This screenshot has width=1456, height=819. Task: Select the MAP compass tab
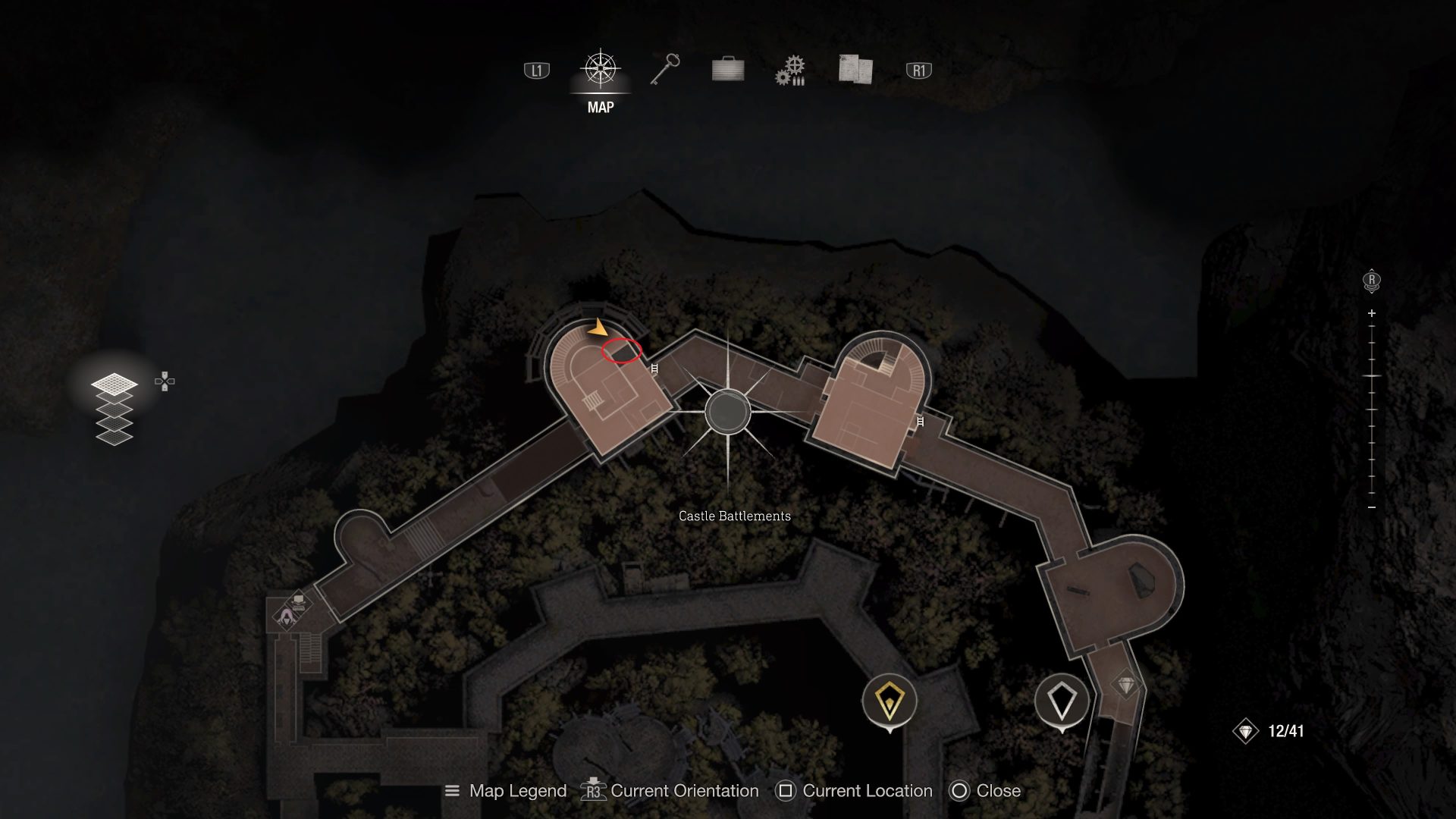click(x=601, y=70)
